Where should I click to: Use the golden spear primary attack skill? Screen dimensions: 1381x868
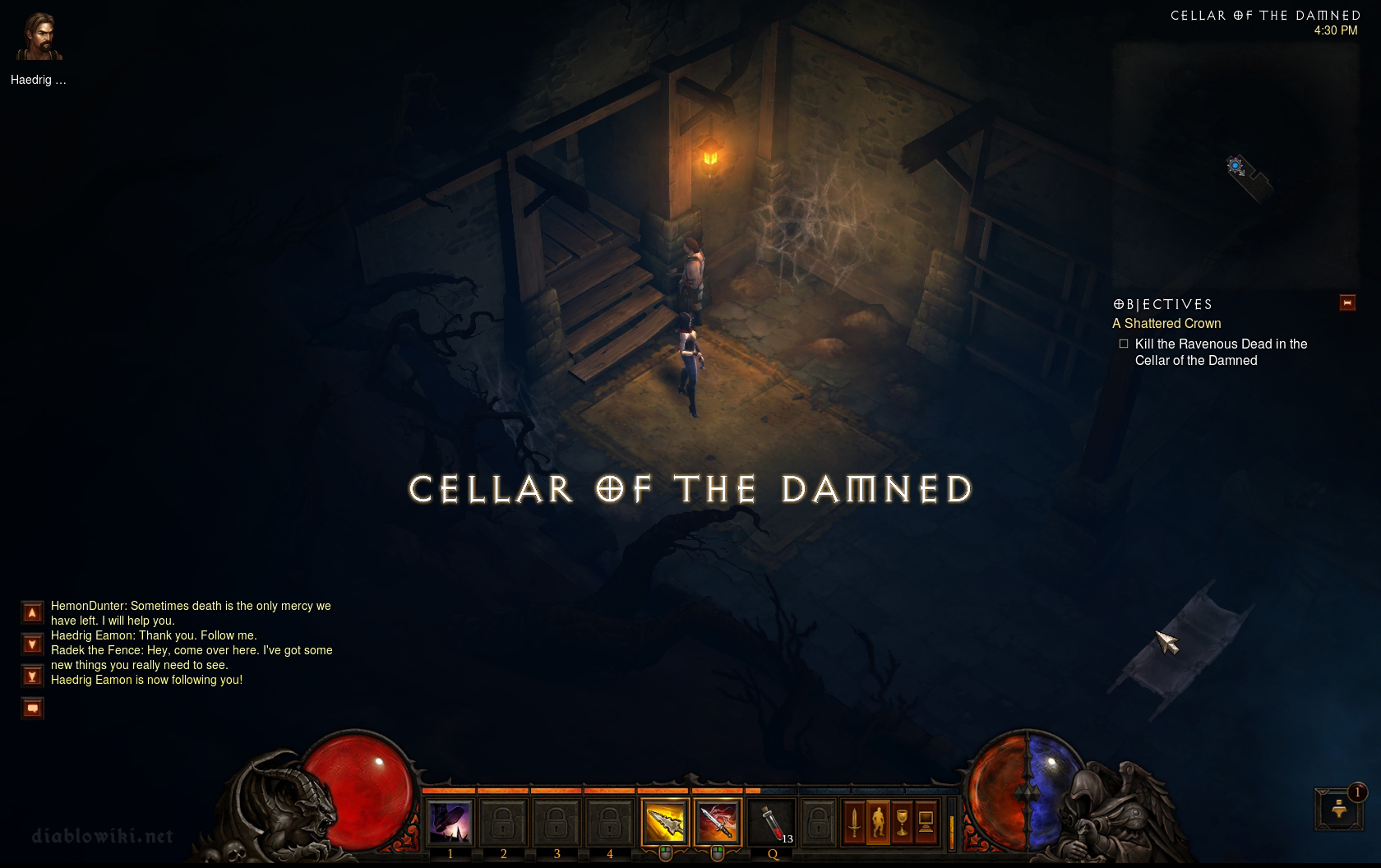(664, 822)
